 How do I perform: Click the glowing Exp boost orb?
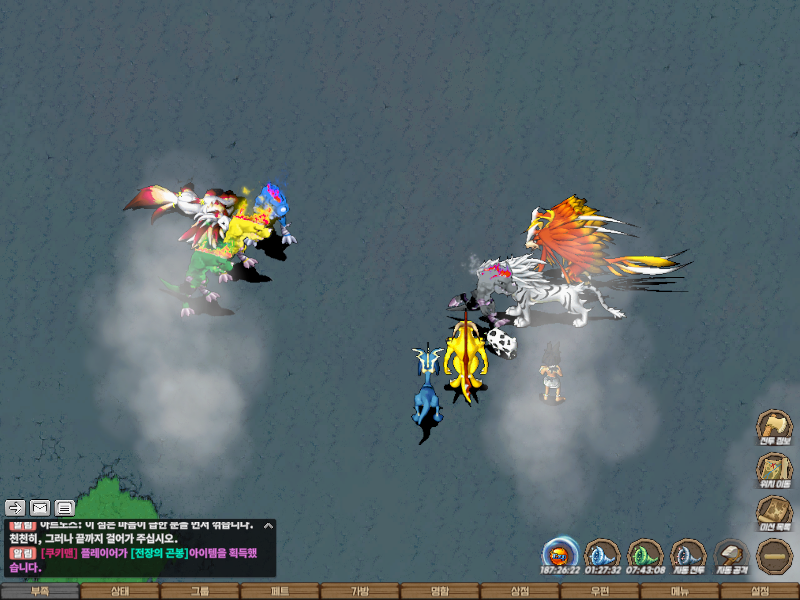(560, 554)
